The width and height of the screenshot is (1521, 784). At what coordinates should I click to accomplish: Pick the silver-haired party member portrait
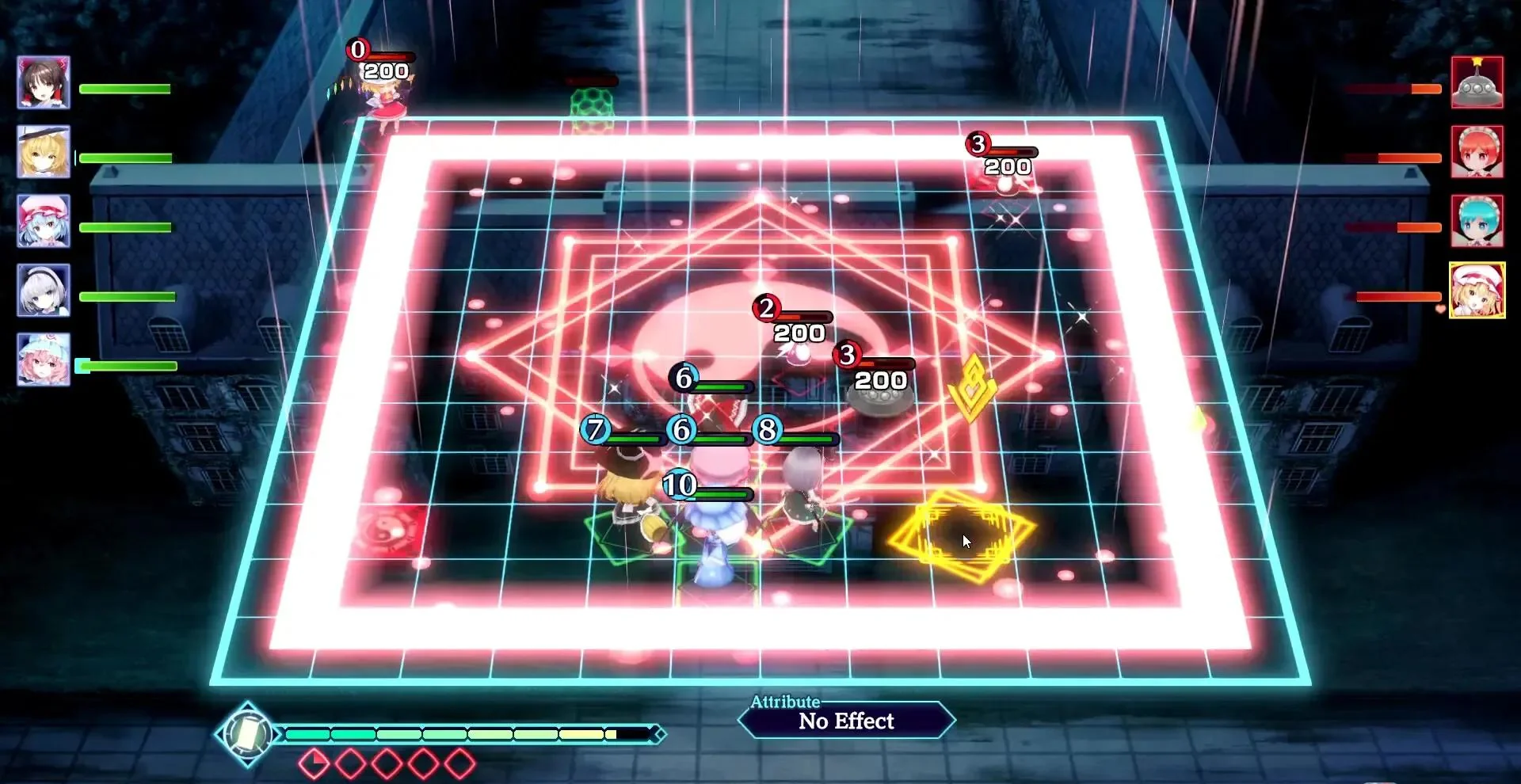coord(44,290)
